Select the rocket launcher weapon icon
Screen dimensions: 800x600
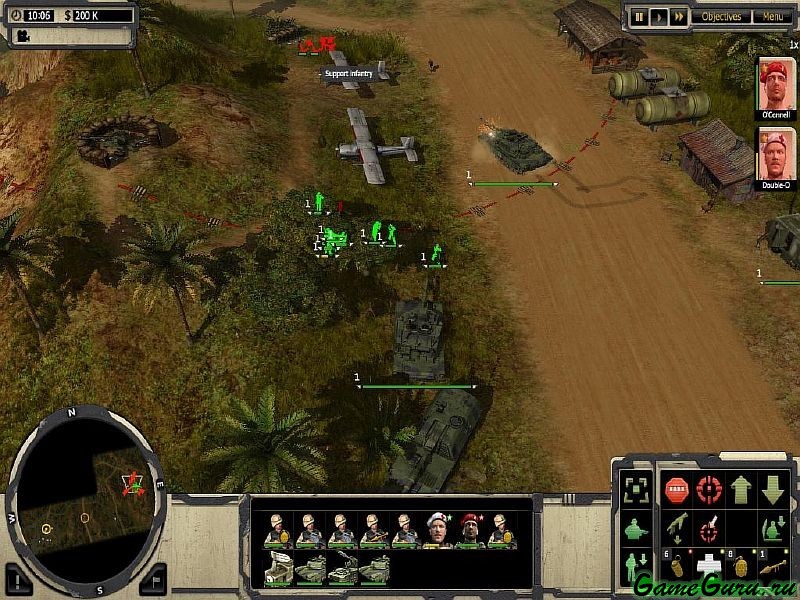click(773, 566)
